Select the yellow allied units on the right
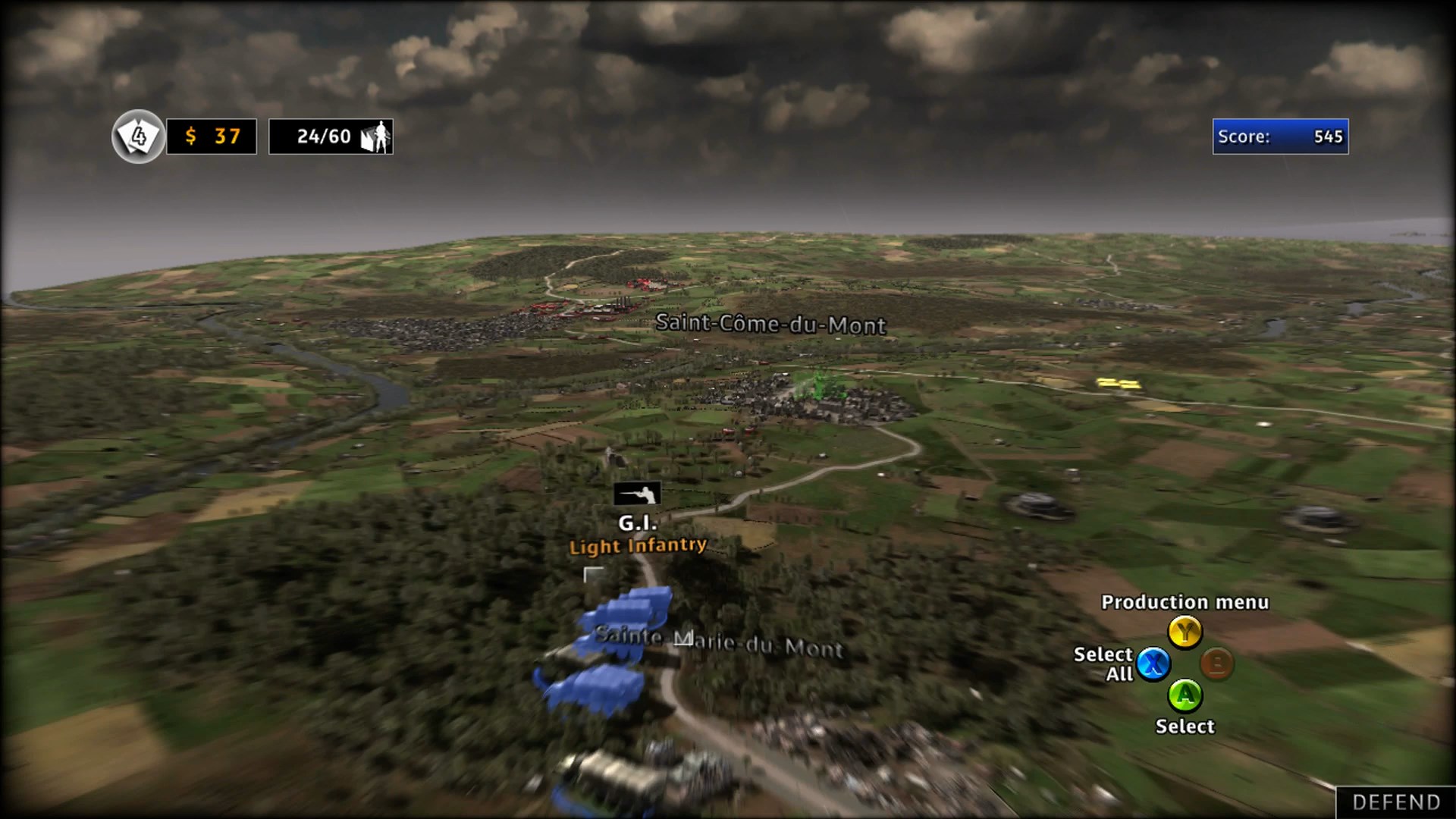 coord(1119,383)
